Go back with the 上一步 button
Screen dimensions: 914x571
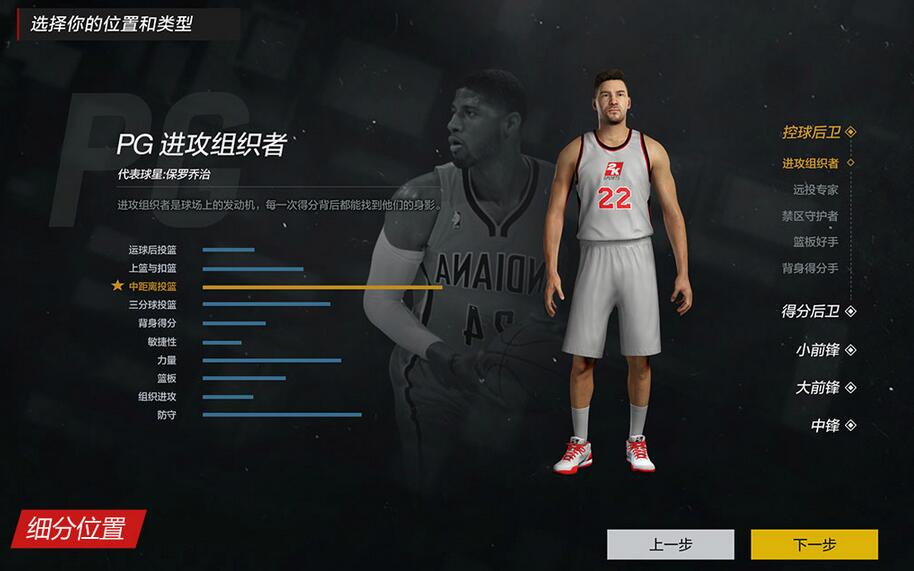tap(670, 545)
